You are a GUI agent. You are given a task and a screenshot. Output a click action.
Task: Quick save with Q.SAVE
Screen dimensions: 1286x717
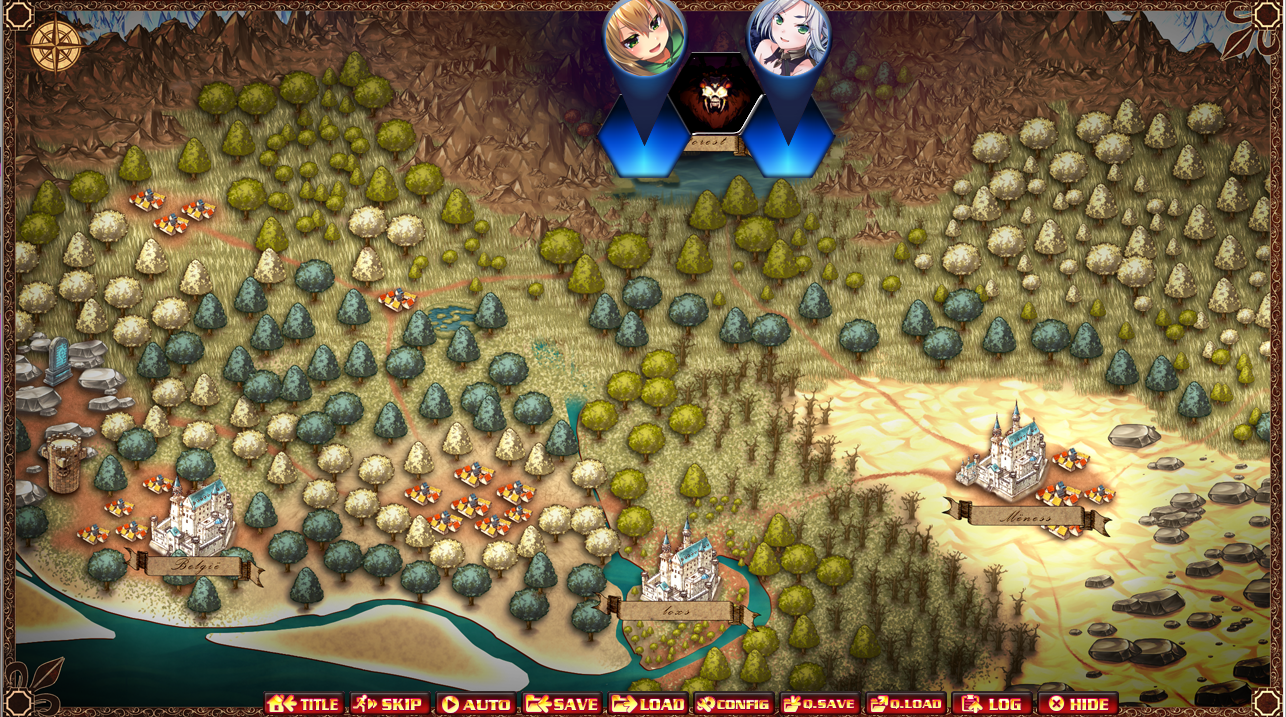click(820, 704)
